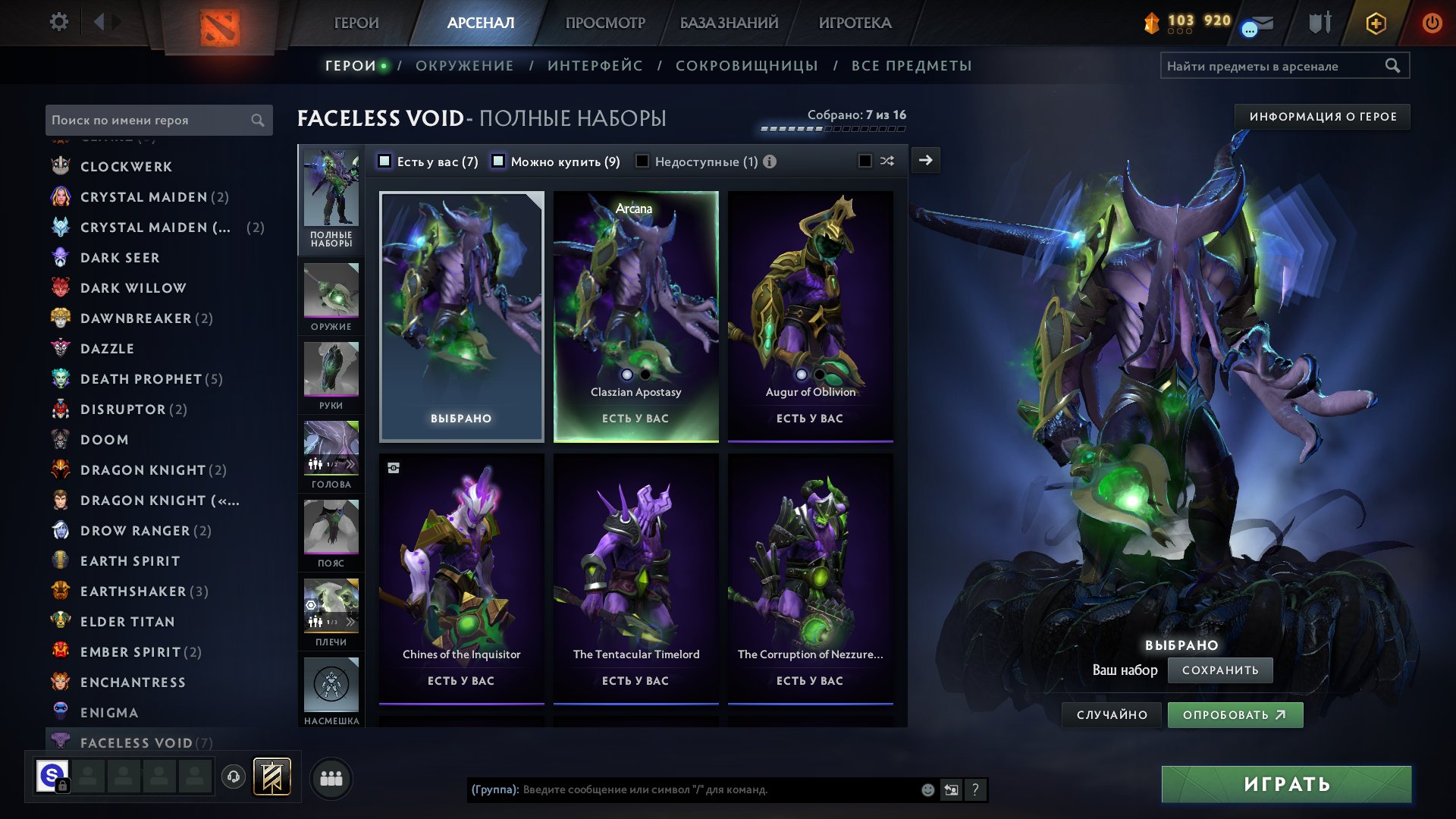Collapse the set panel with arrow button
This screenshot has width=1456, height=819.
click(925, 160)
